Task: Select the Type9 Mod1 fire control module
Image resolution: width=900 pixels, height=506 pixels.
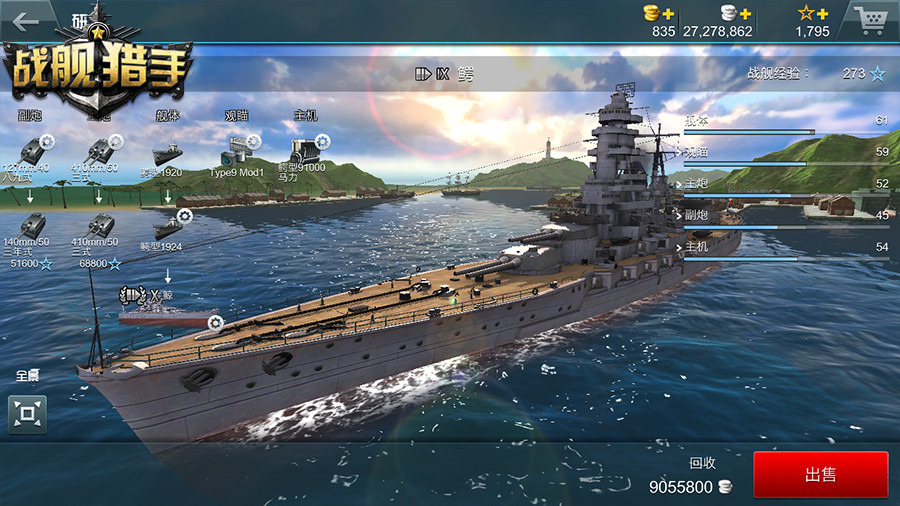Action: (237, 153)
